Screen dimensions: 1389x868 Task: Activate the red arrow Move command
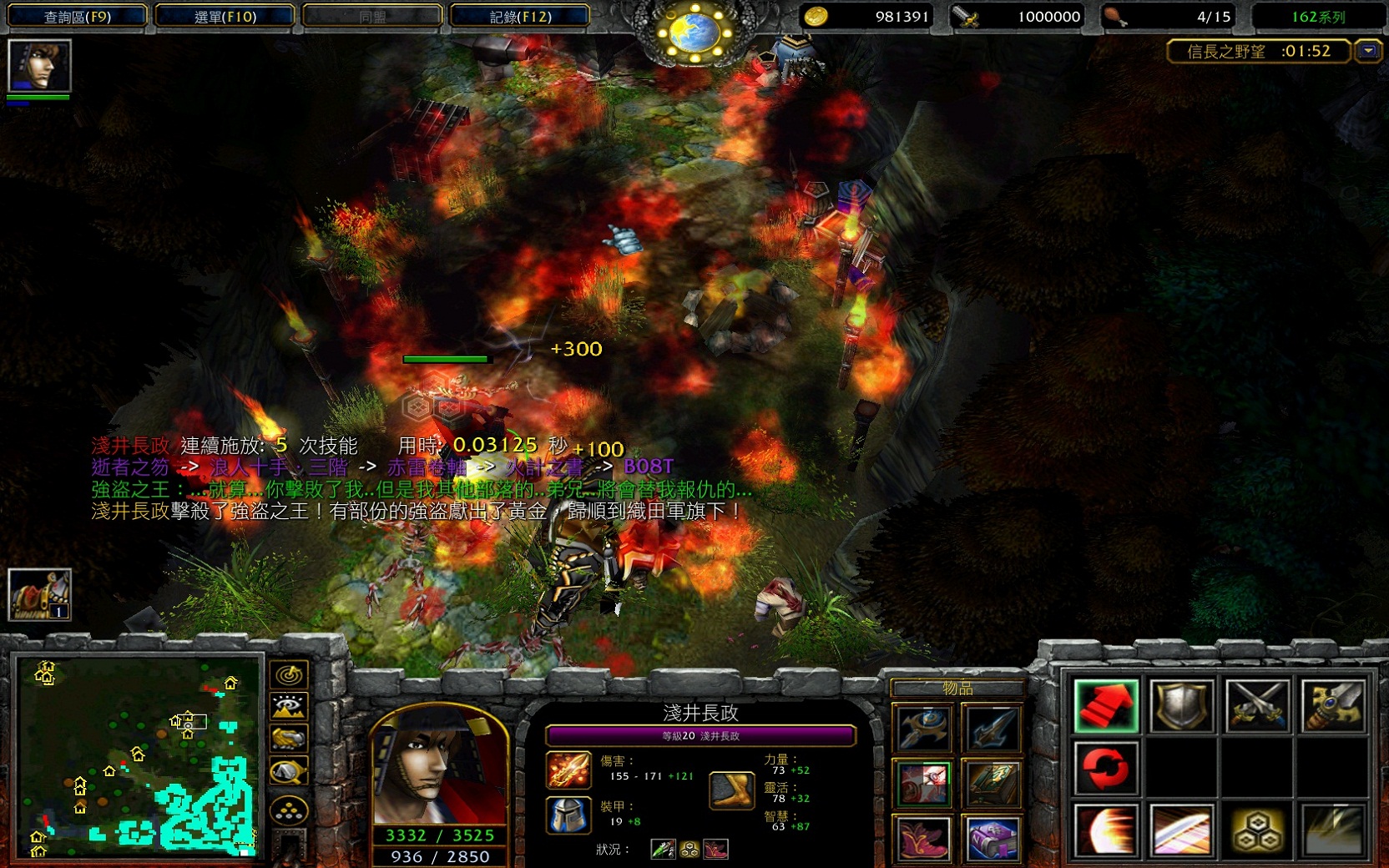point(1106,706)
